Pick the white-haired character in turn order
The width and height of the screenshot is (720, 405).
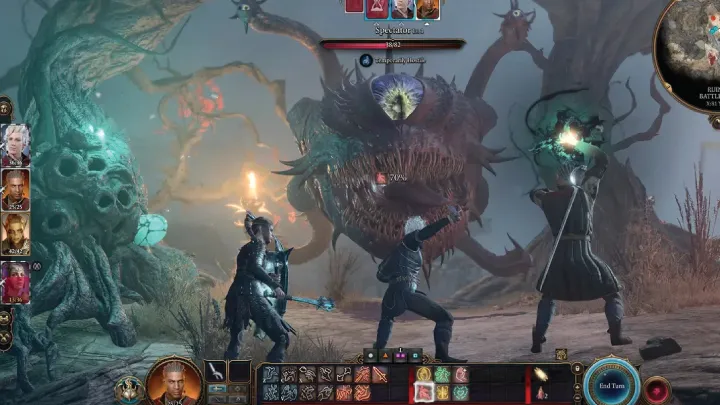pos(402,8)
